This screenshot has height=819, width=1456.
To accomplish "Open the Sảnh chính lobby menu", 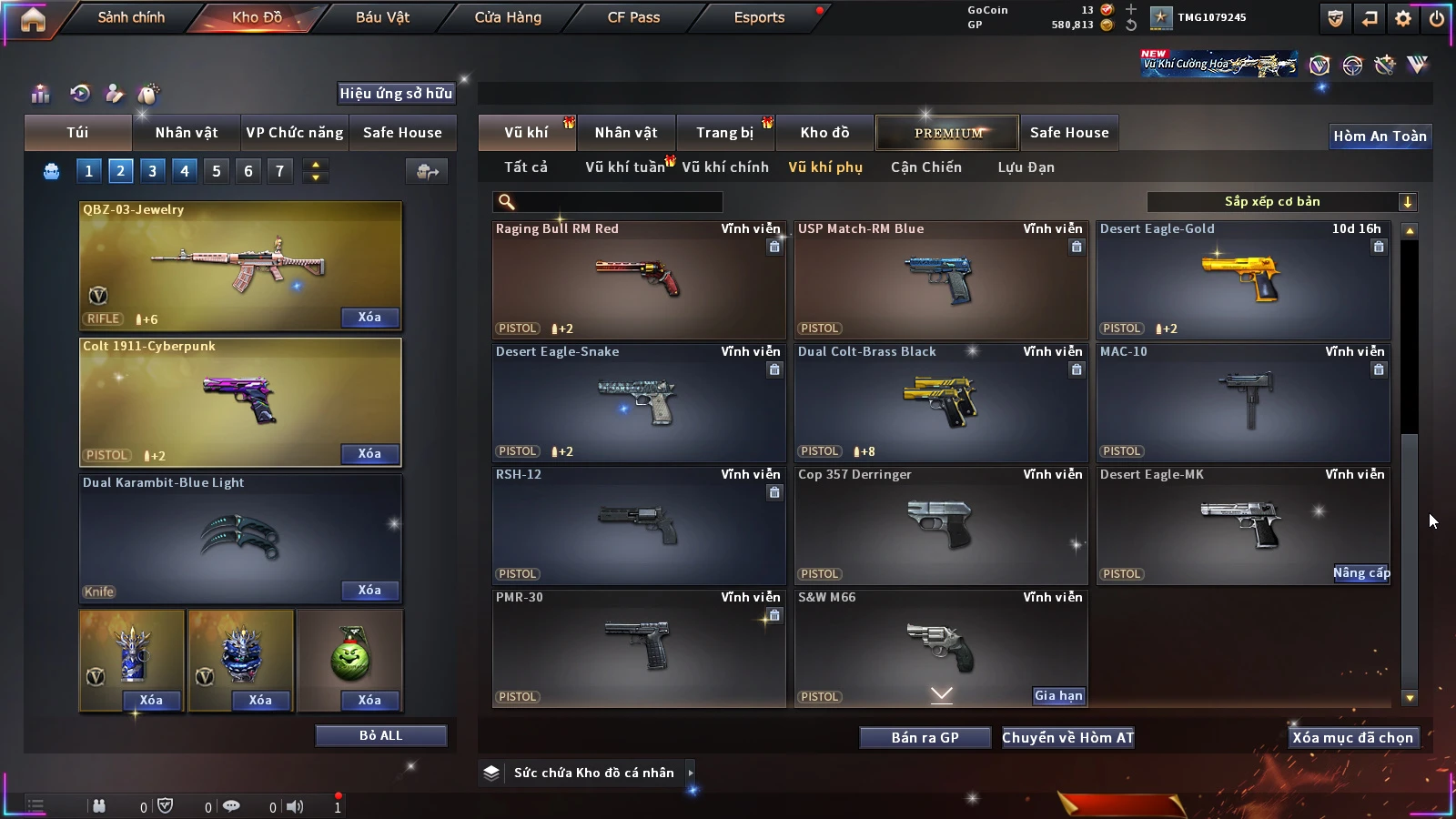I will [131, 17].
